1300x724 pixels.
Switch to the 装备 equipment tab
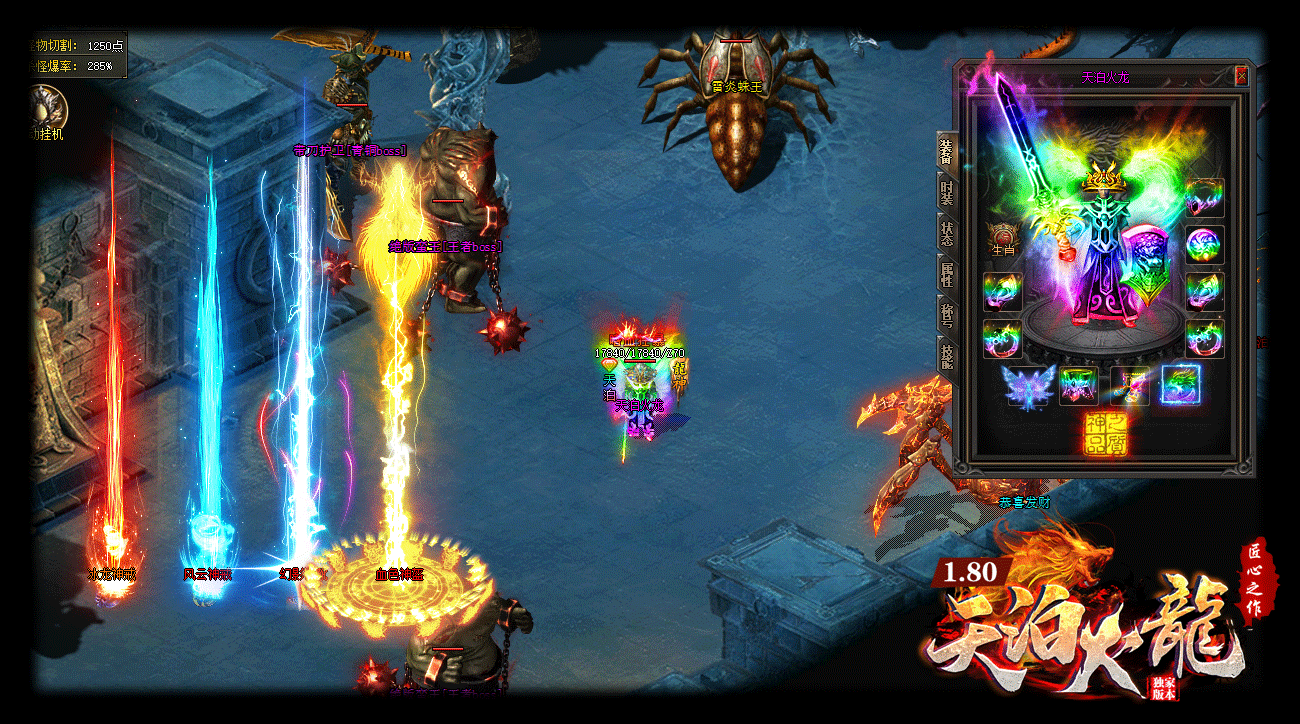point(946,151)
